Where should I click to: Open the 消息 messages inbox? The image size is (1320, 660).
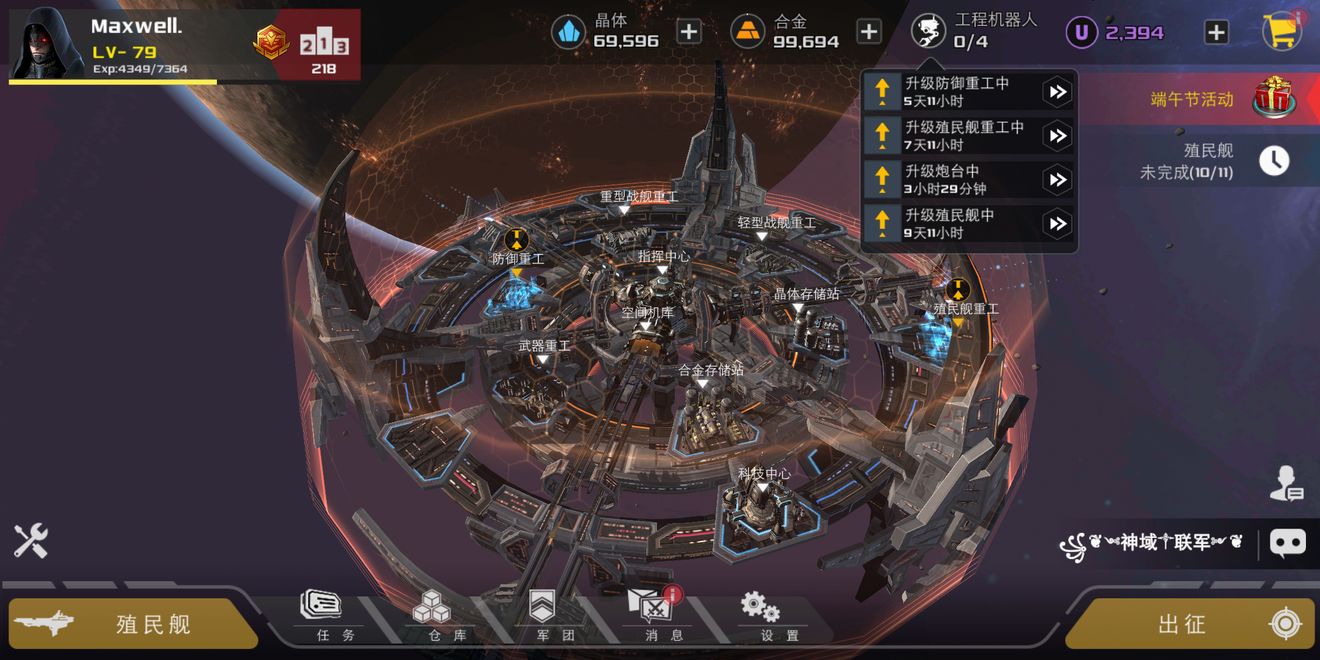[x=649, y=615]
